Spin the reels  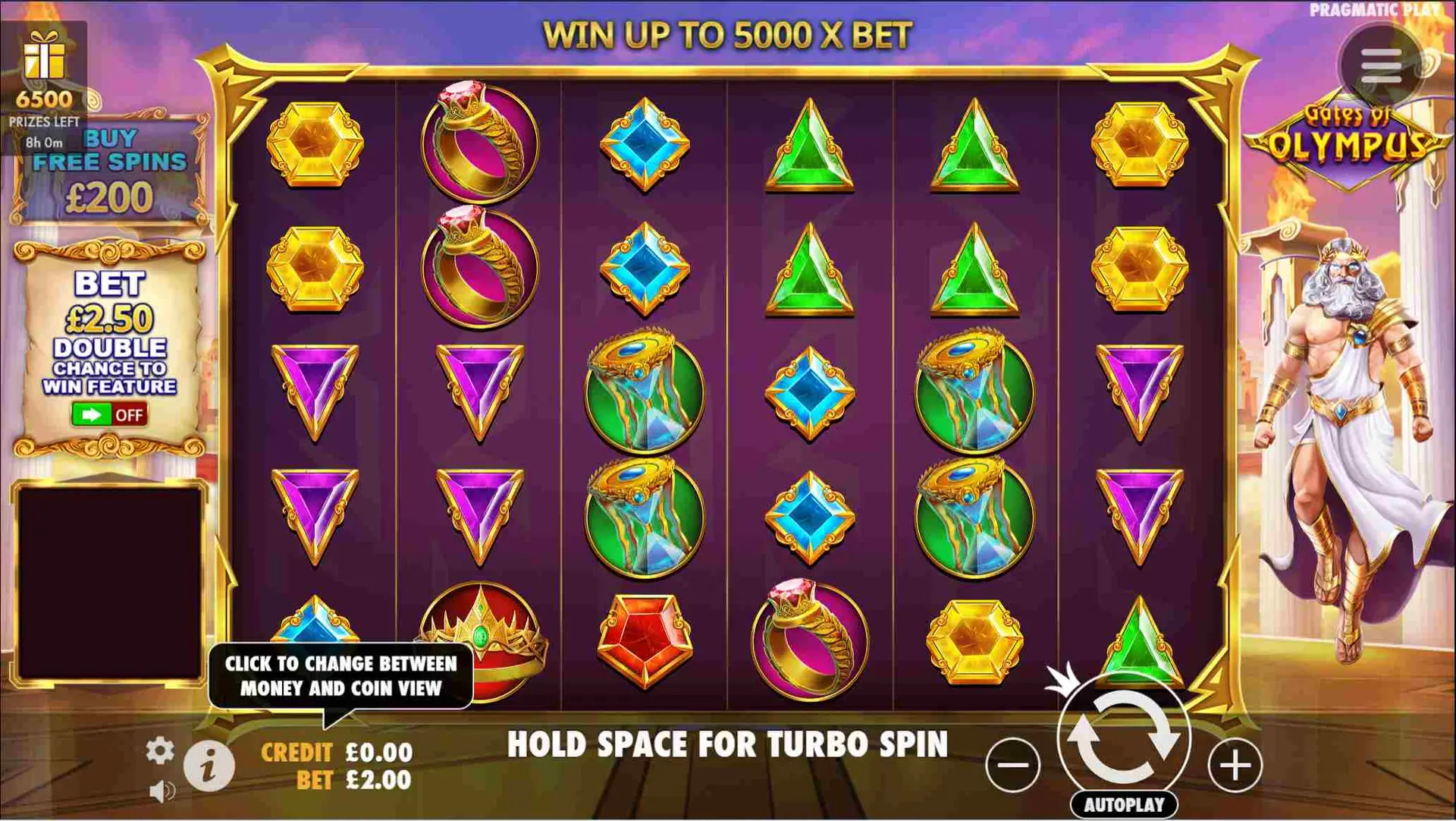pos(1124,735)
